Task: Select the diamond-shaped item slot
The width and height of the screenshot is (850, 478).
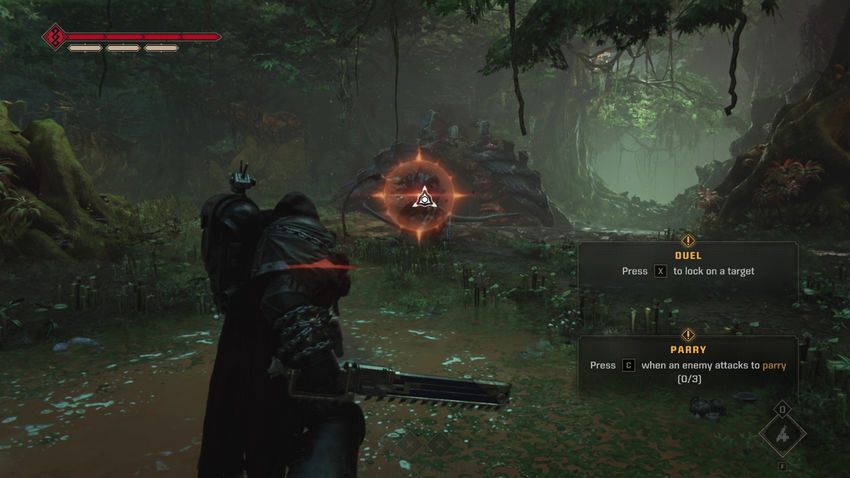Action: [781, 435]
